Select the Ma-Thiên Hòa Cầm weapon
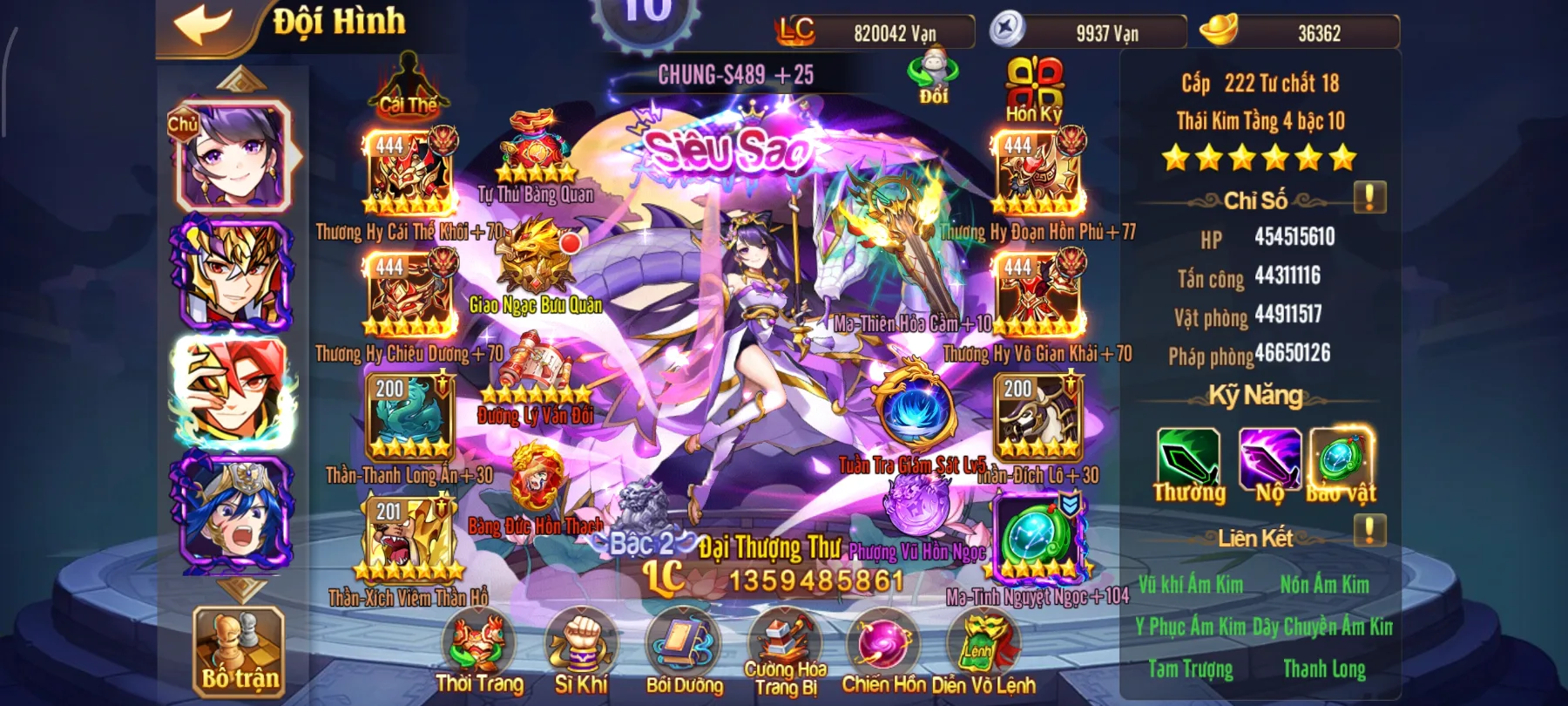 [890, 253]
